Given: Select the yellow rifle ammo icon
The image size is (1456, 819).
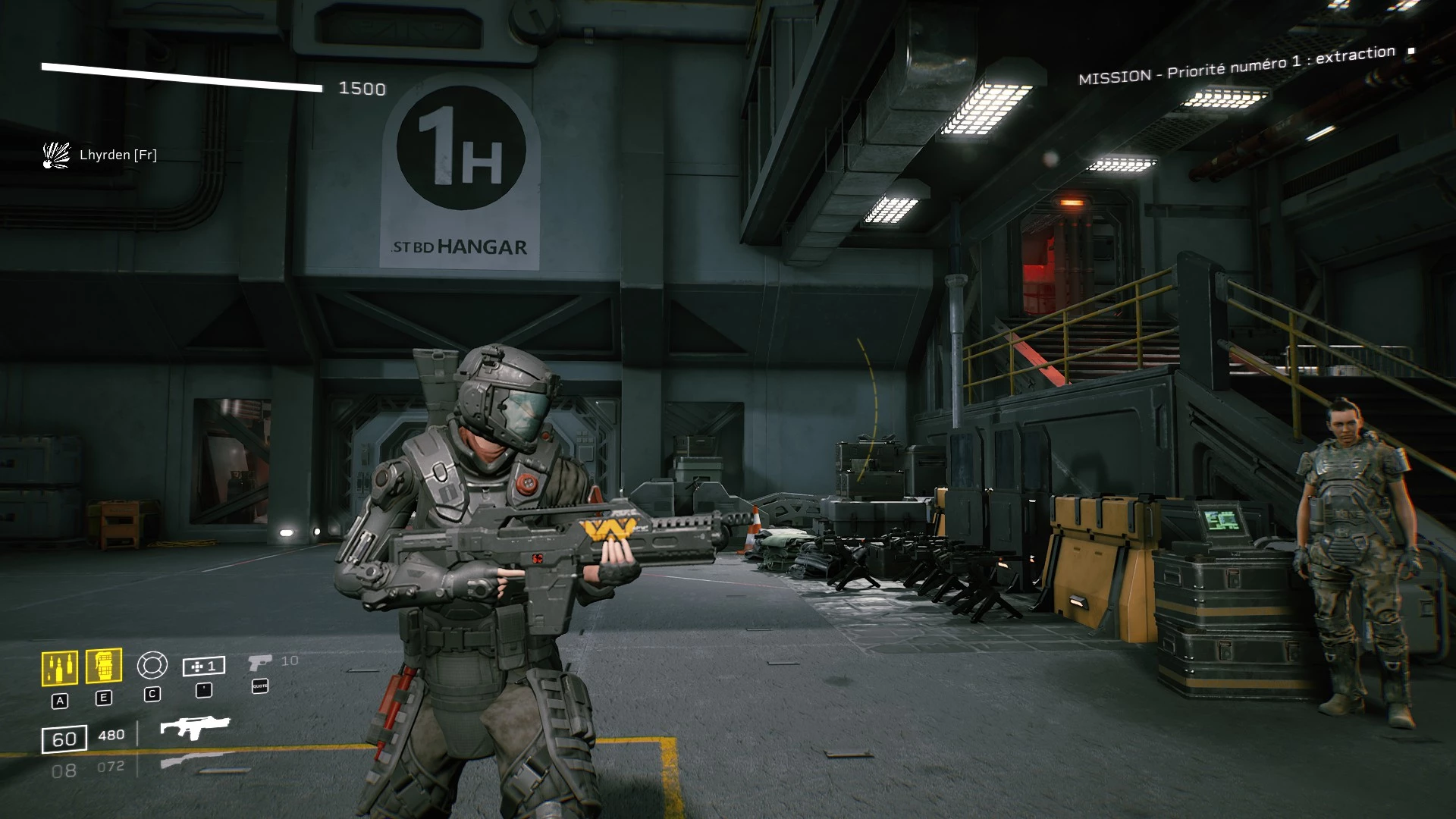Looking at the screenshot, I should (x=61, y=667).
